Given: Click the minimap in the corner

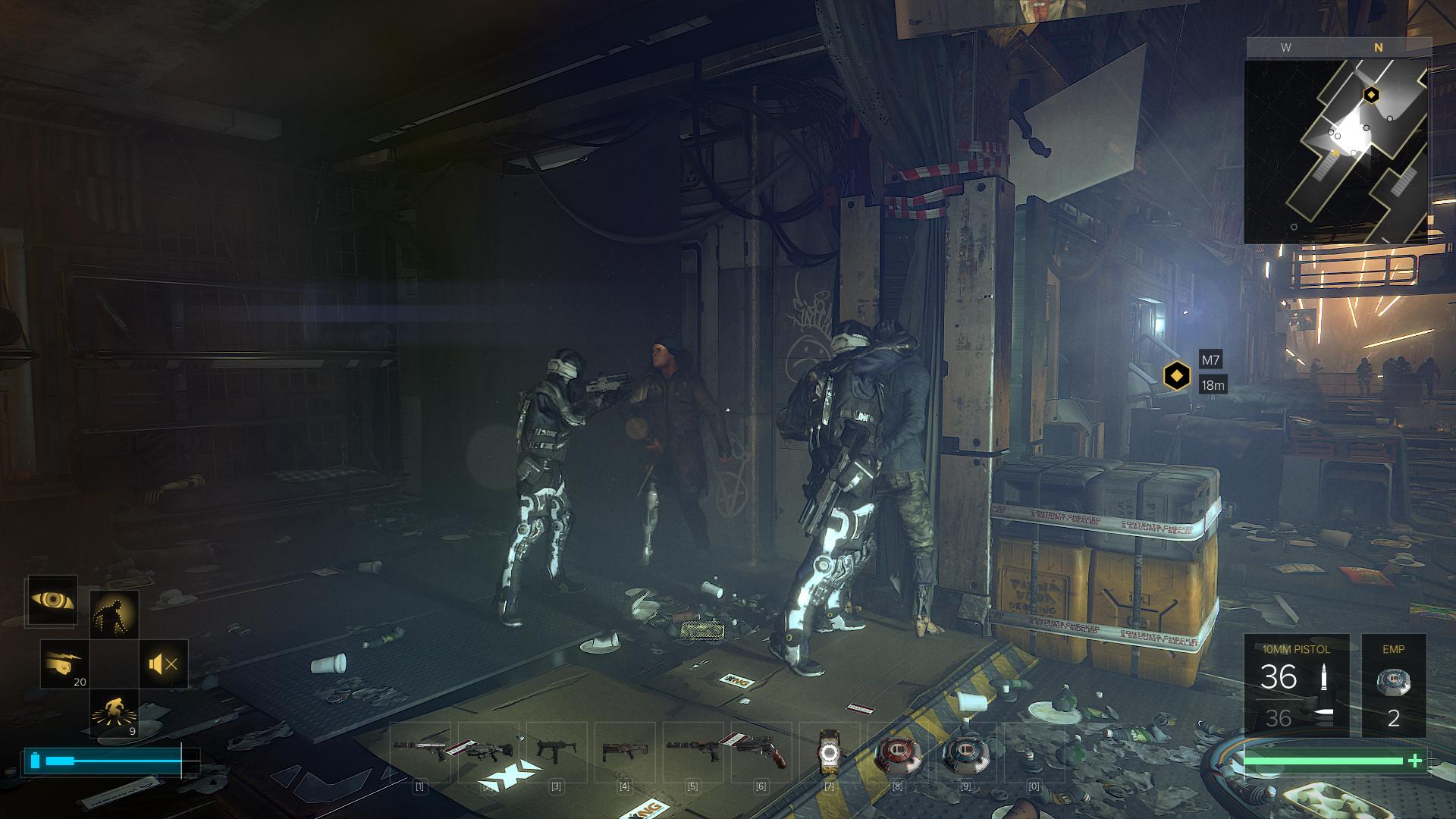Looking at the screenshot, I should [1336, 152].
